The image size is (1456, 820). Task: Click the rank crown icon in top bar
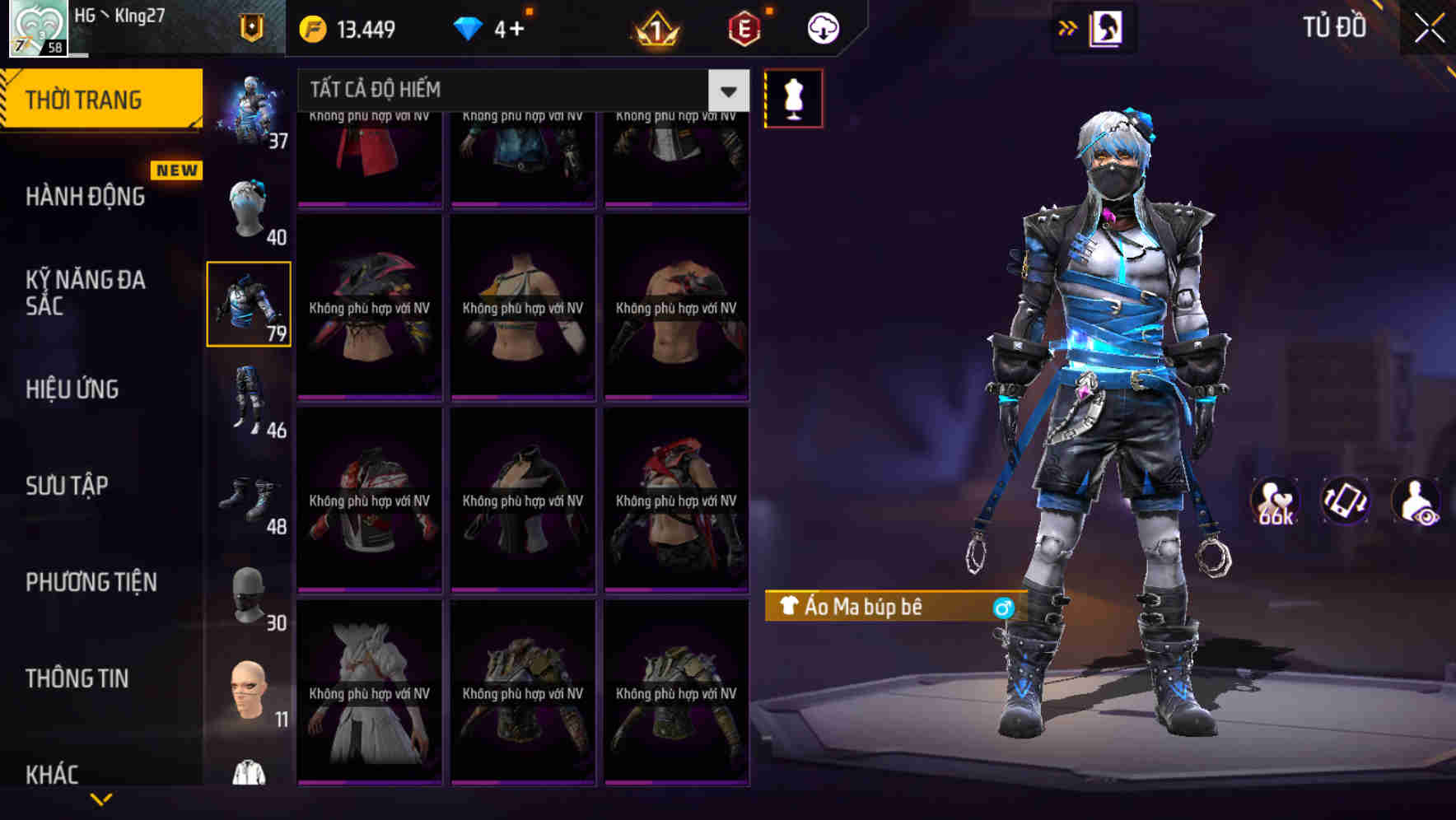pos(655,27)
